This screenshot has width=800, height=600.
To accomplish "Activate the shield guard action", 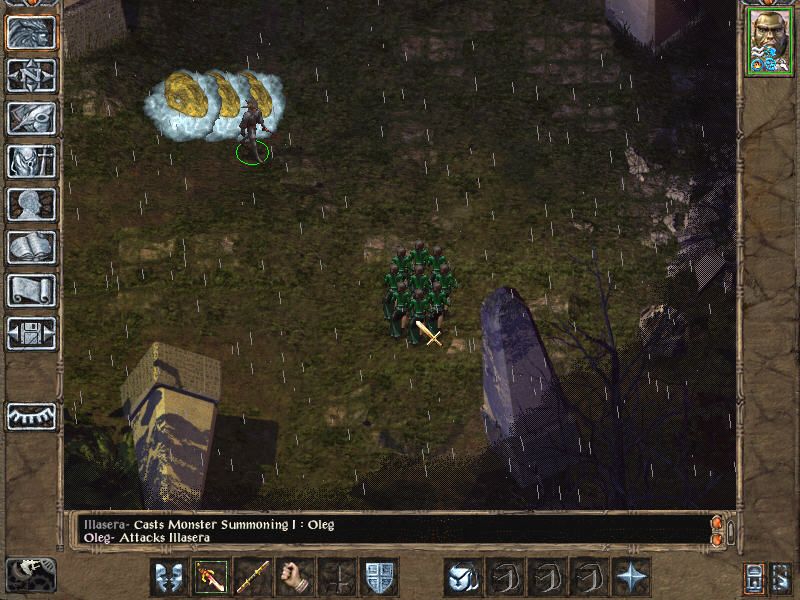I will (x=379, y=577).
